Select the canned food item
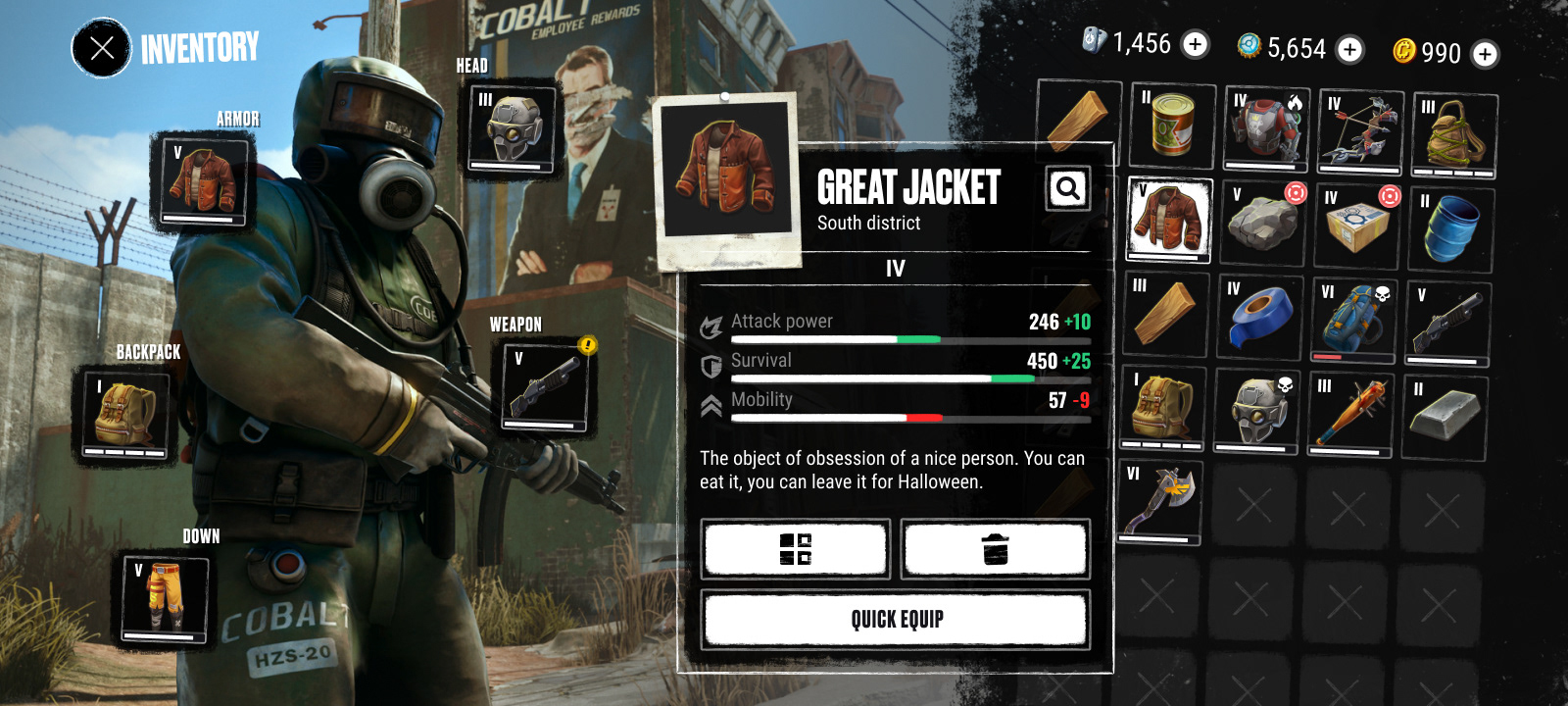The width and height of the screenshot is (1568, 706). (1172, 126)
